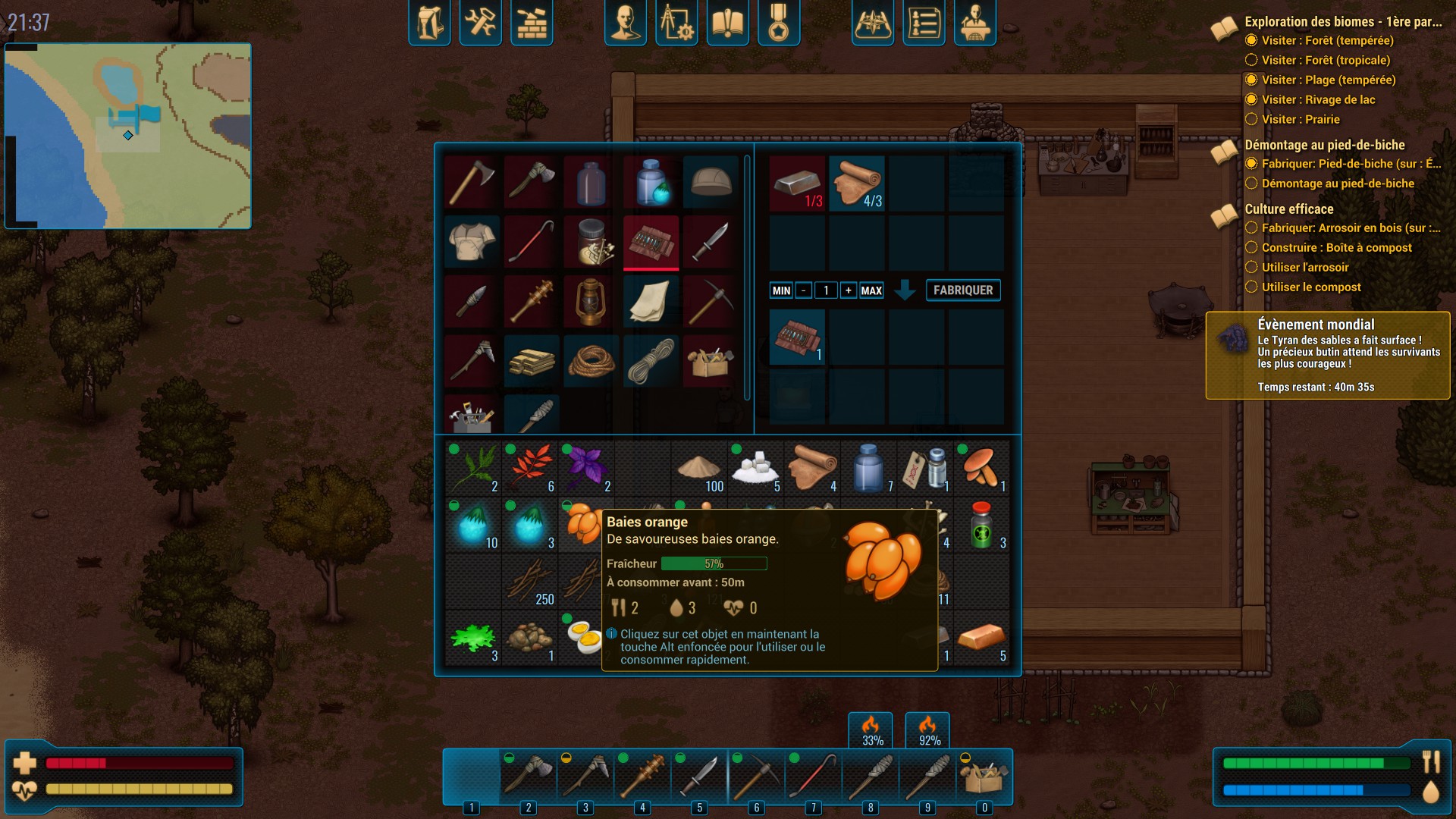1456x819 pixels.
Task: Open the backpack inventory menu
Action: 429,23
